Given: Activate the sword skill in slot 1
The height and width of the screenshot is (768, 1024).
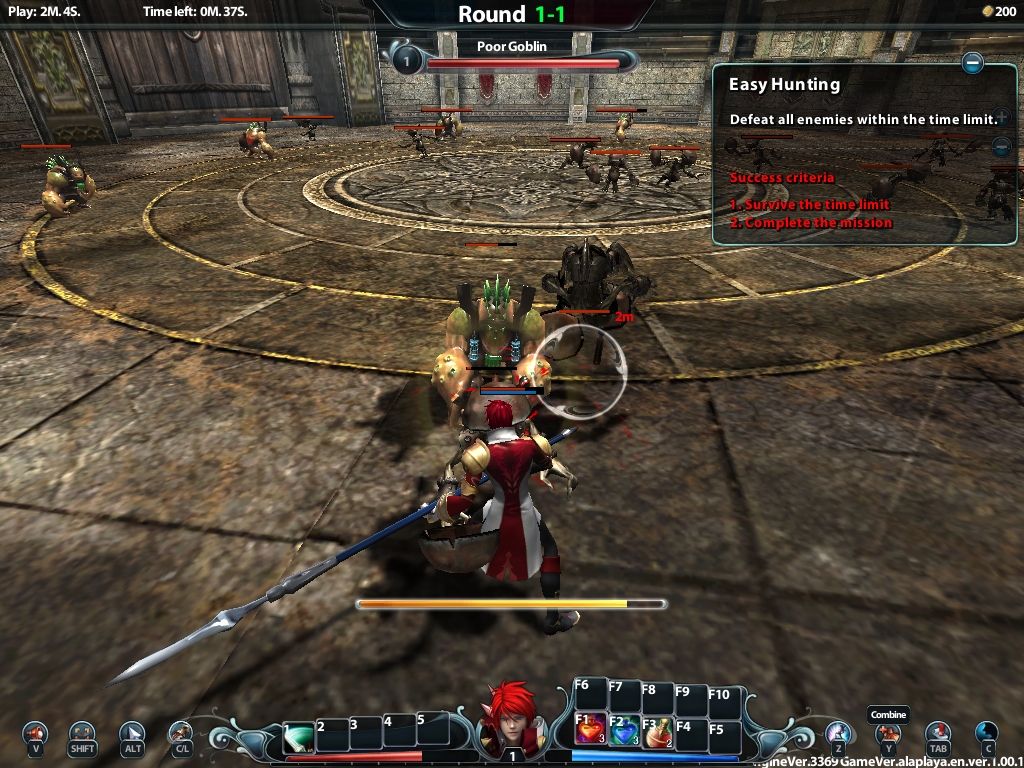Looking at the screenshot, I should tap(298, 738).
